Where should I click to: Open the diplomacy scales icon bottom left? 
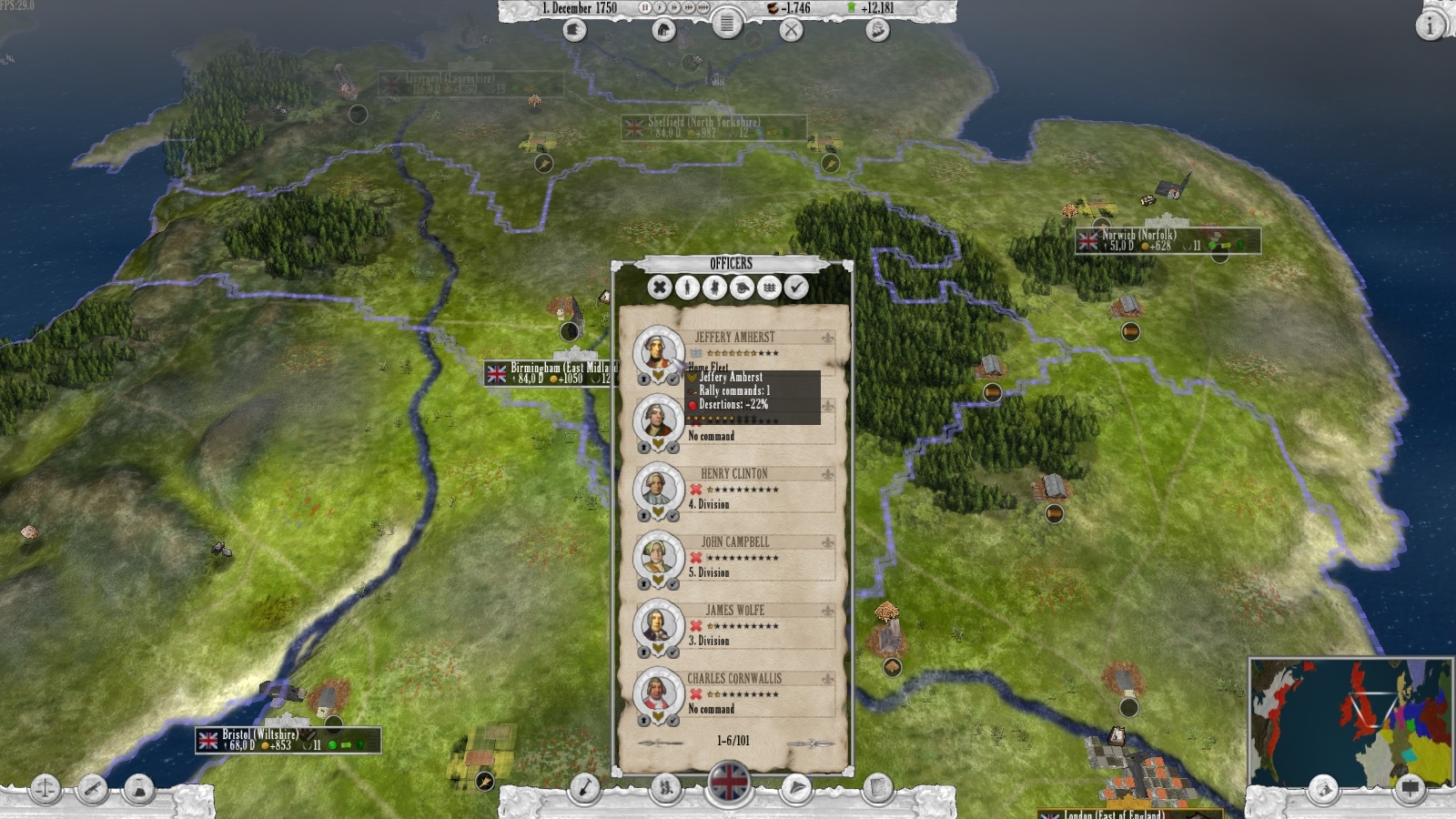pos(46,788)
